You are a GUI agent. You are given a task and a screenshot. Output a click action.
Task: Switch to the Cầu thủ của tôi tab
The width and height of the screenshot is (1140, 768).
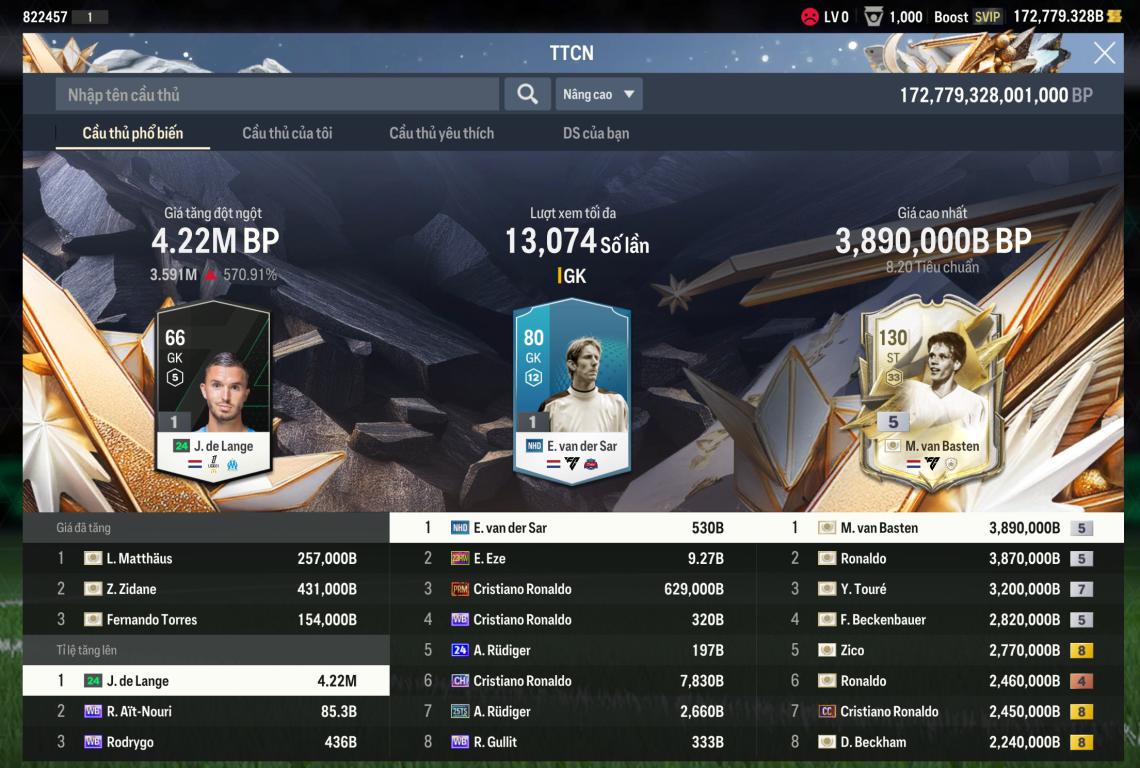[x=287, y=133]
